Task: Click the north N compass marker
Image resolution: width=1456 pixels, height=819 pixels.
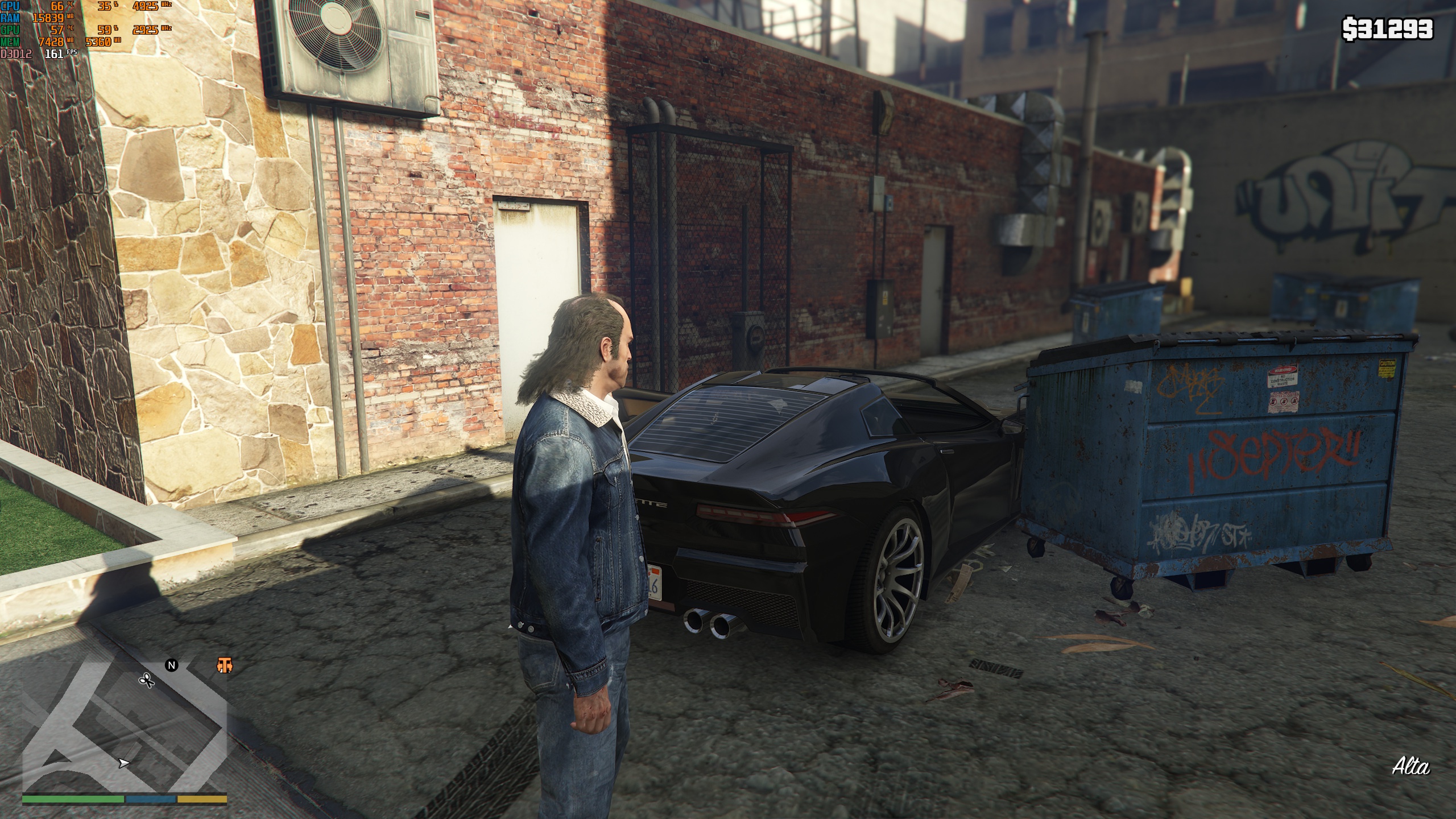Action: pos(172,665)
